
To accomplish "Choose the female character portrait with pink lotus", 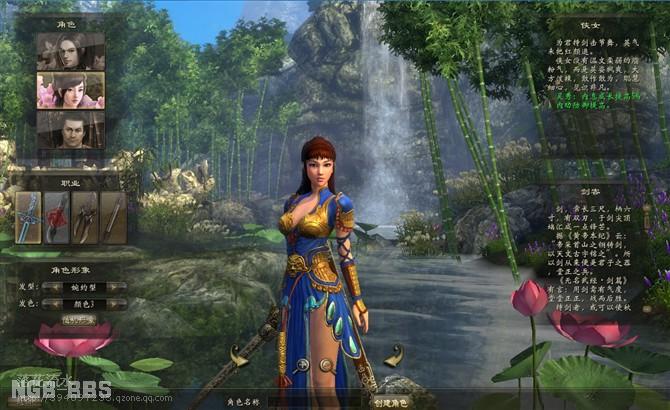I will point(70,90).
